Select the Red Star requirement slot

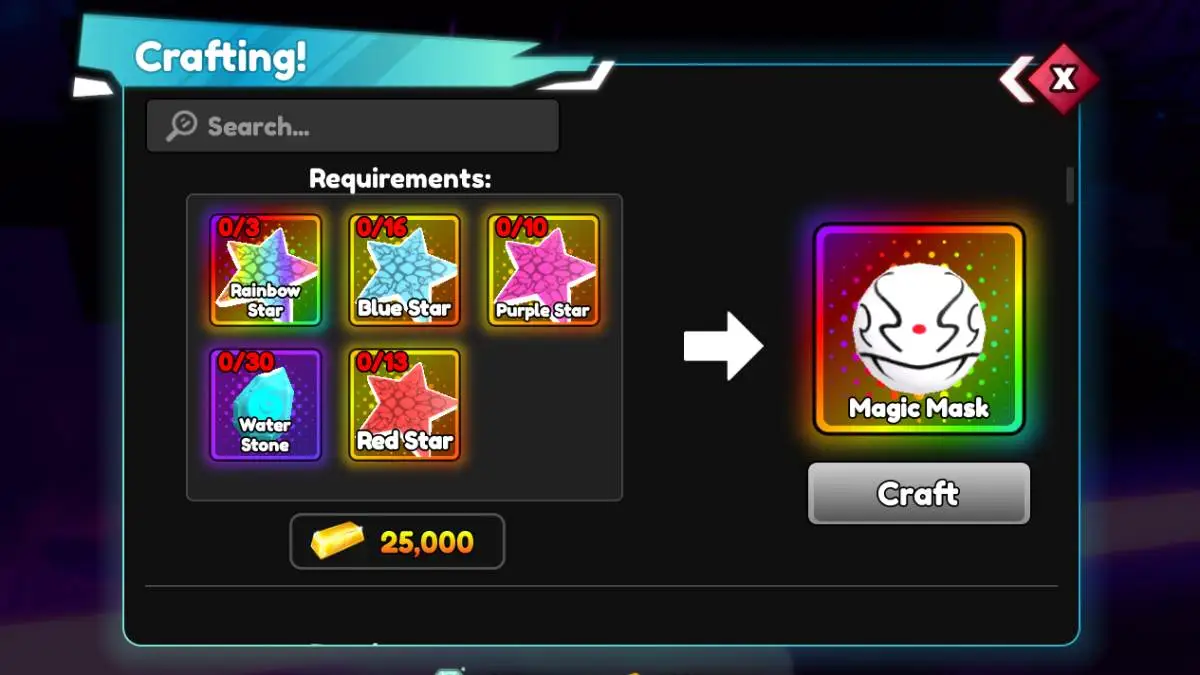tap(404, 404)
